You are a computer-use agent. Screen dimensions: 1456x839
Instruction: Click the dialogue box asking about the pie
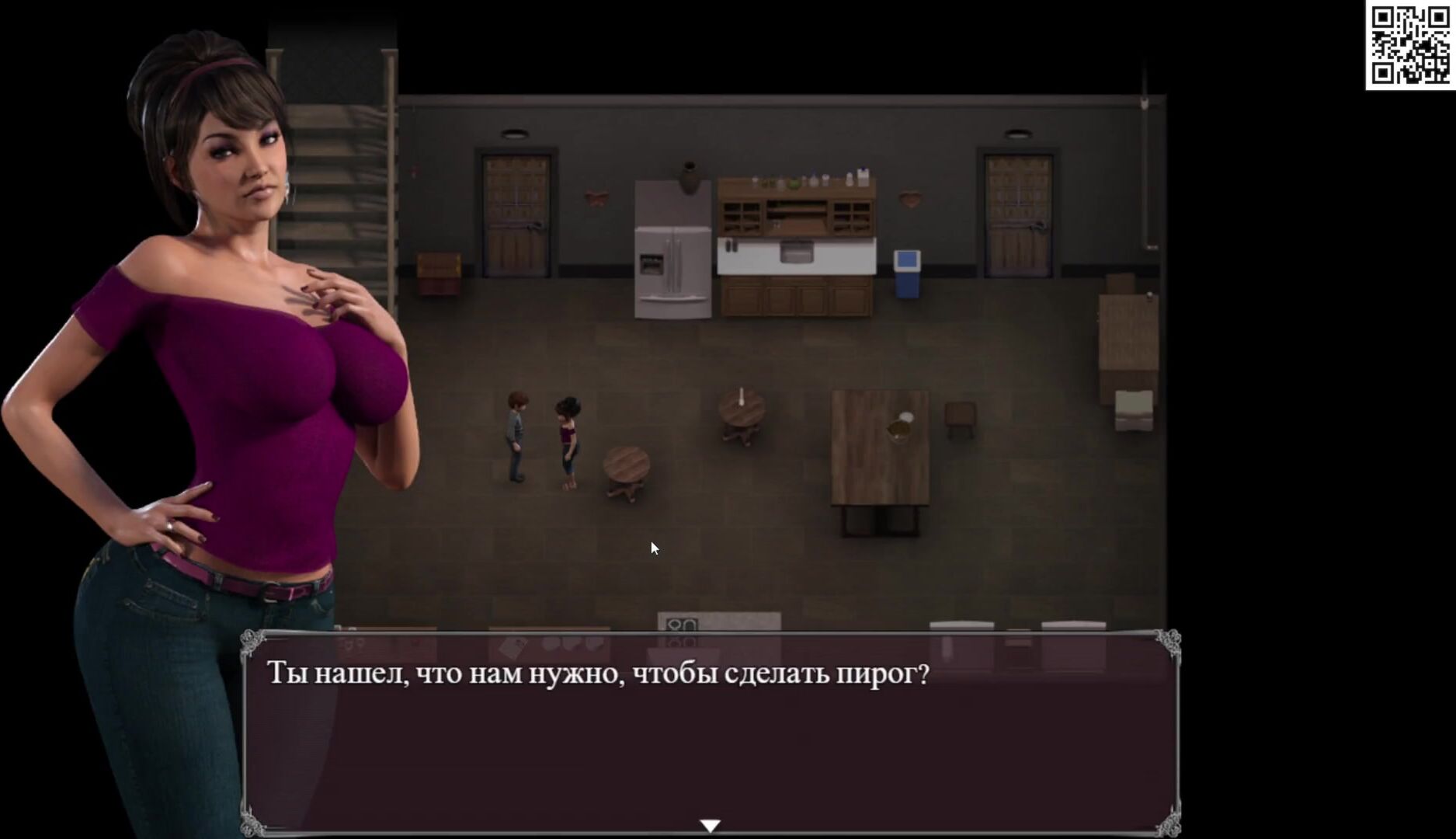click(x=710, y=732)
